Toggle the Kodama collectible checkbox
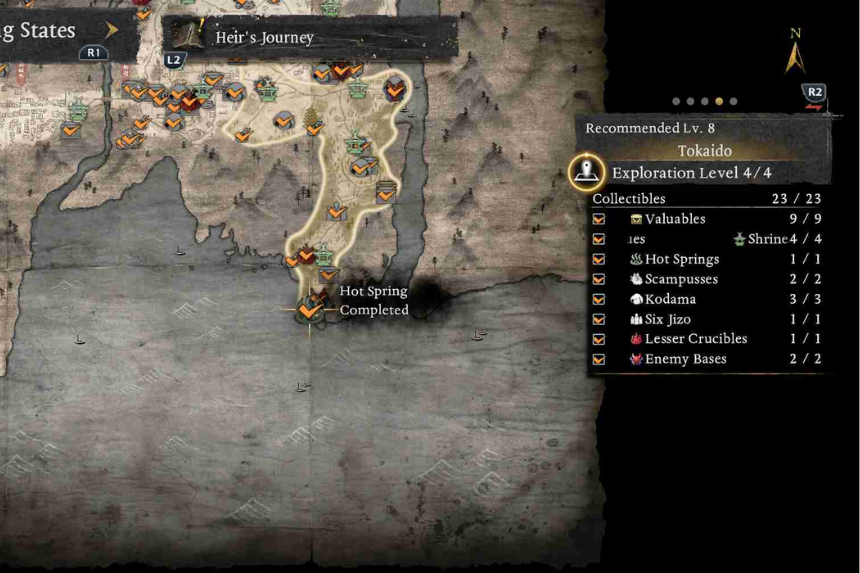The image size is (860, 573). coord(599,299)
